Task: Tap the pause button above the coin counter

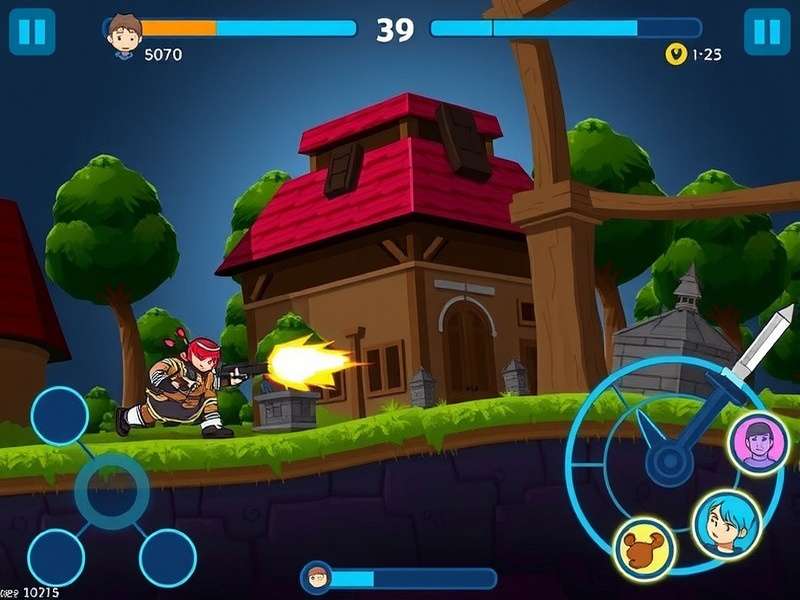Action: (767, 32)
